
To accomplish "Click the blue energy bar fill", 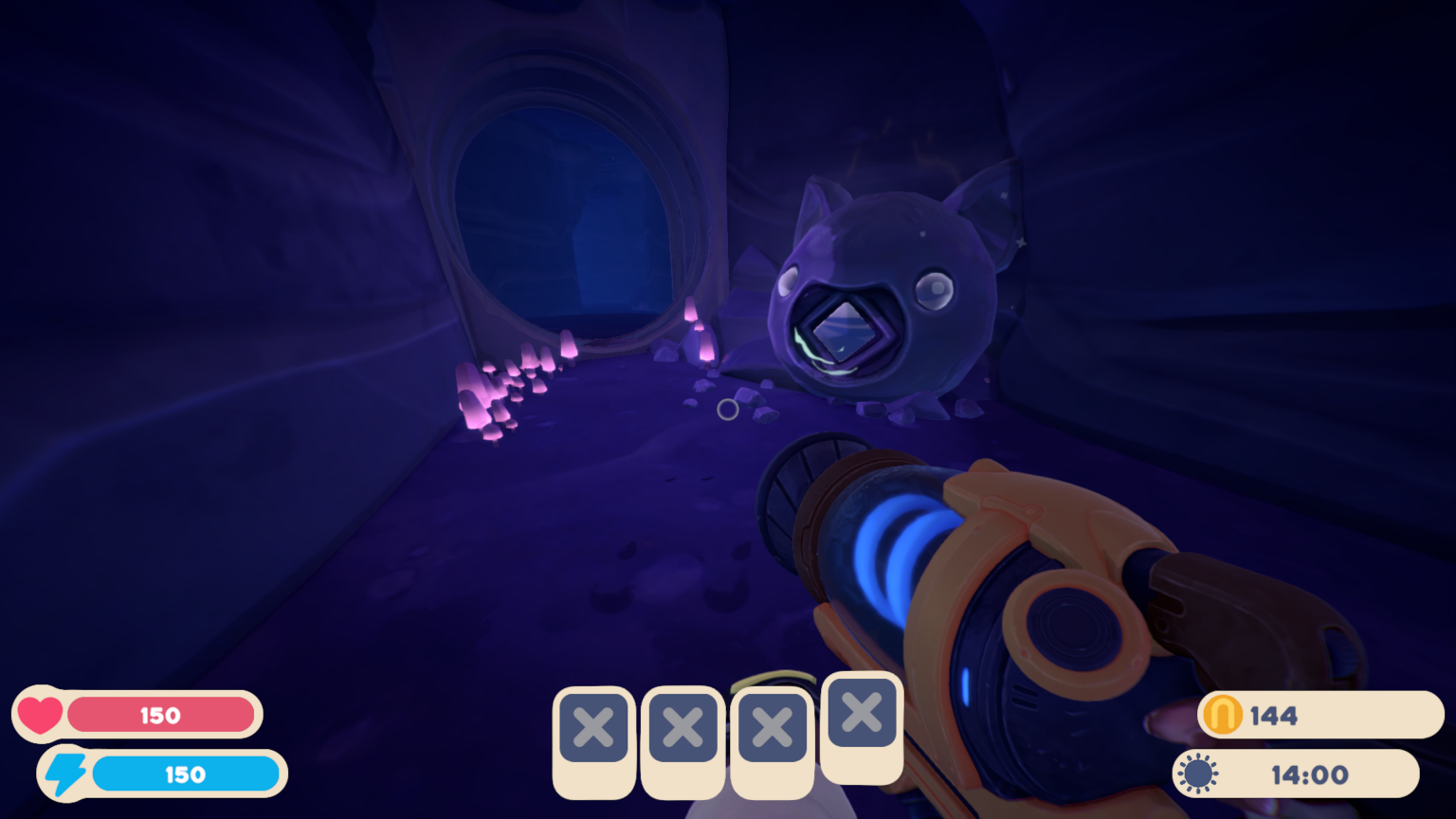I will (185, 773).
